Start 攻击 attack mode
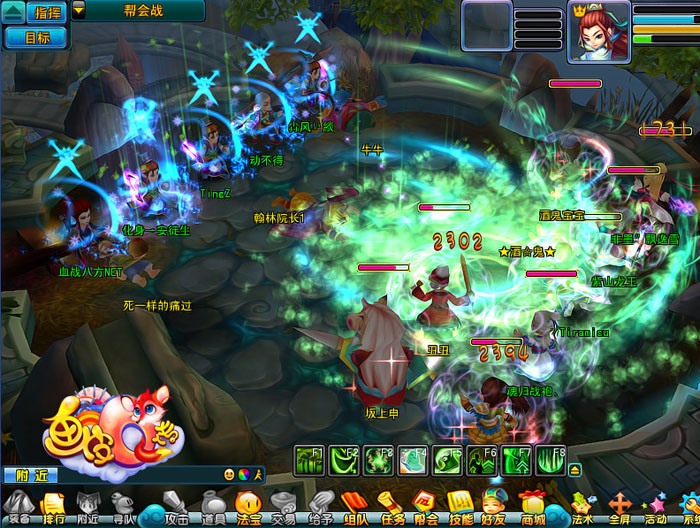Screen dimensions: 700x528 [x=176, y=506]
